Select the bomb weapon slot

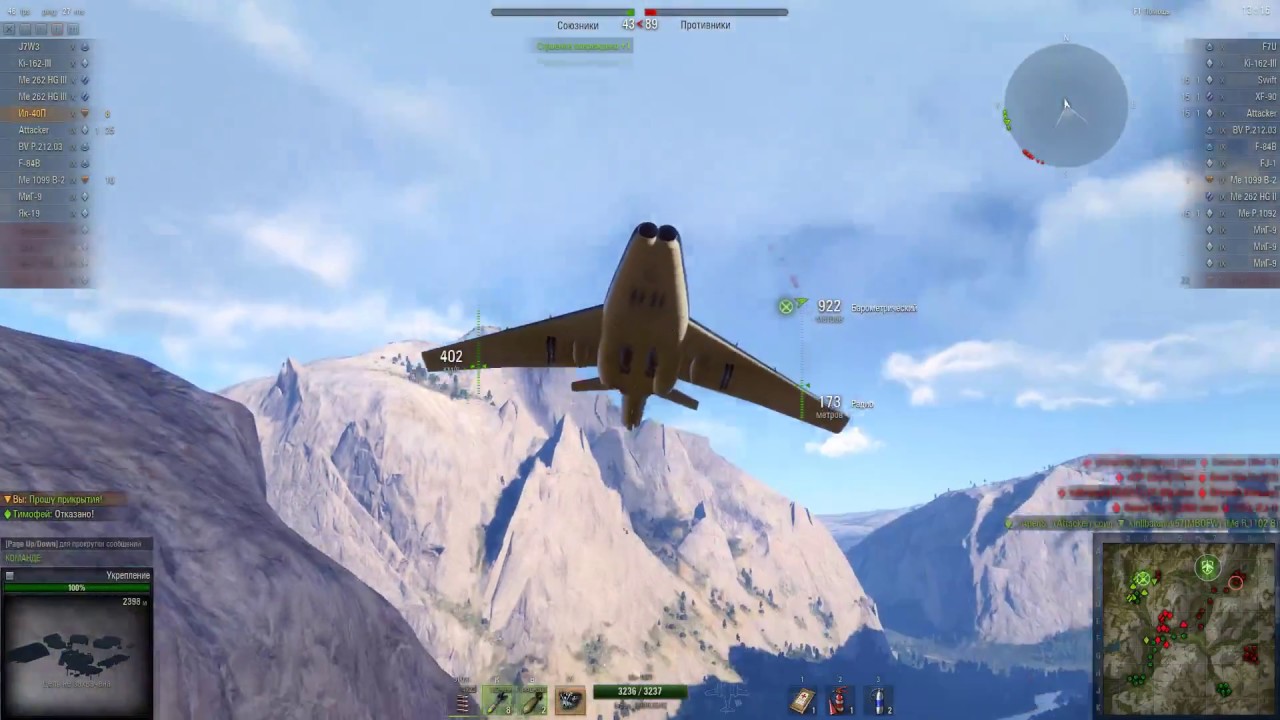[534, 701]
